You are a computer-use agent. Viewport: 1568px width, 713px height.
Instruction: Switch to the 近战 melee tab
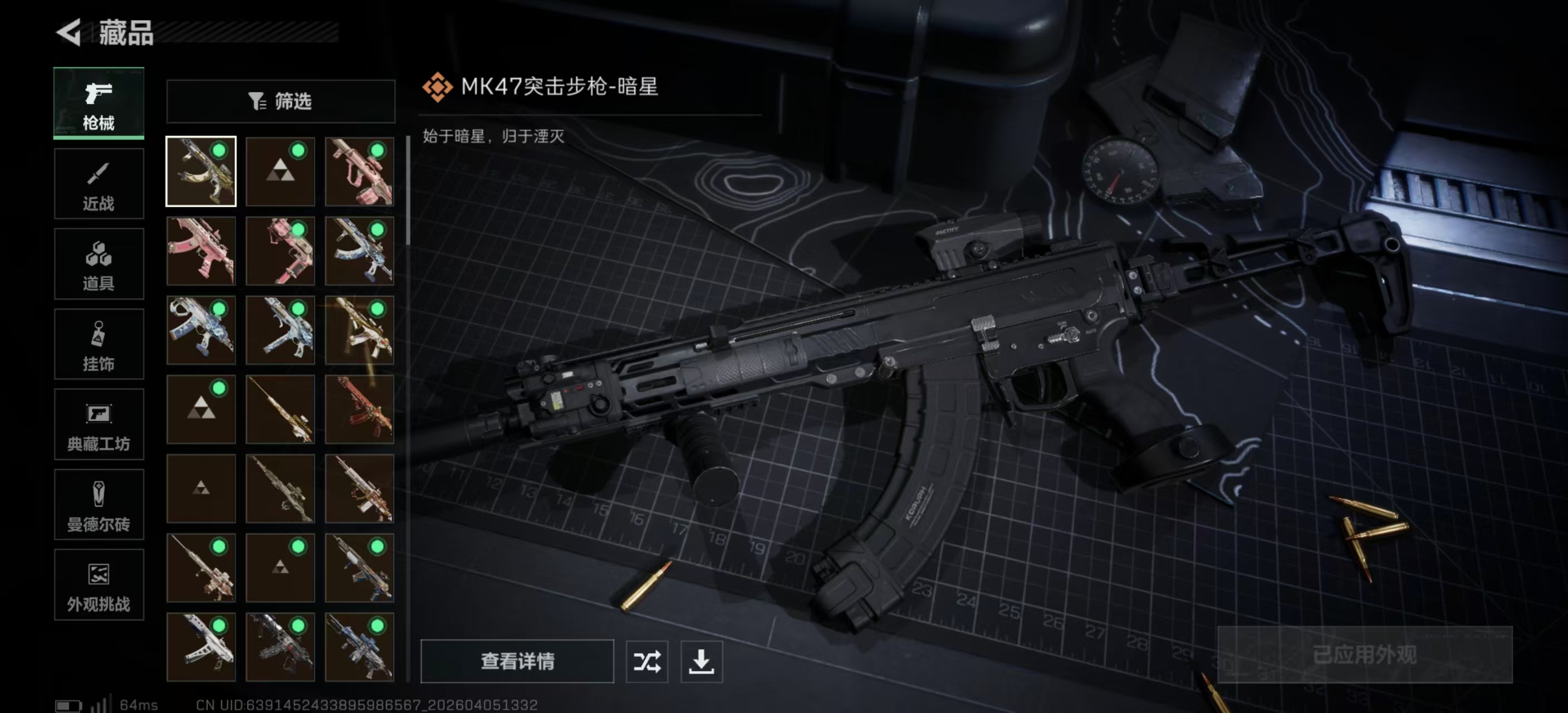(99, 184)
